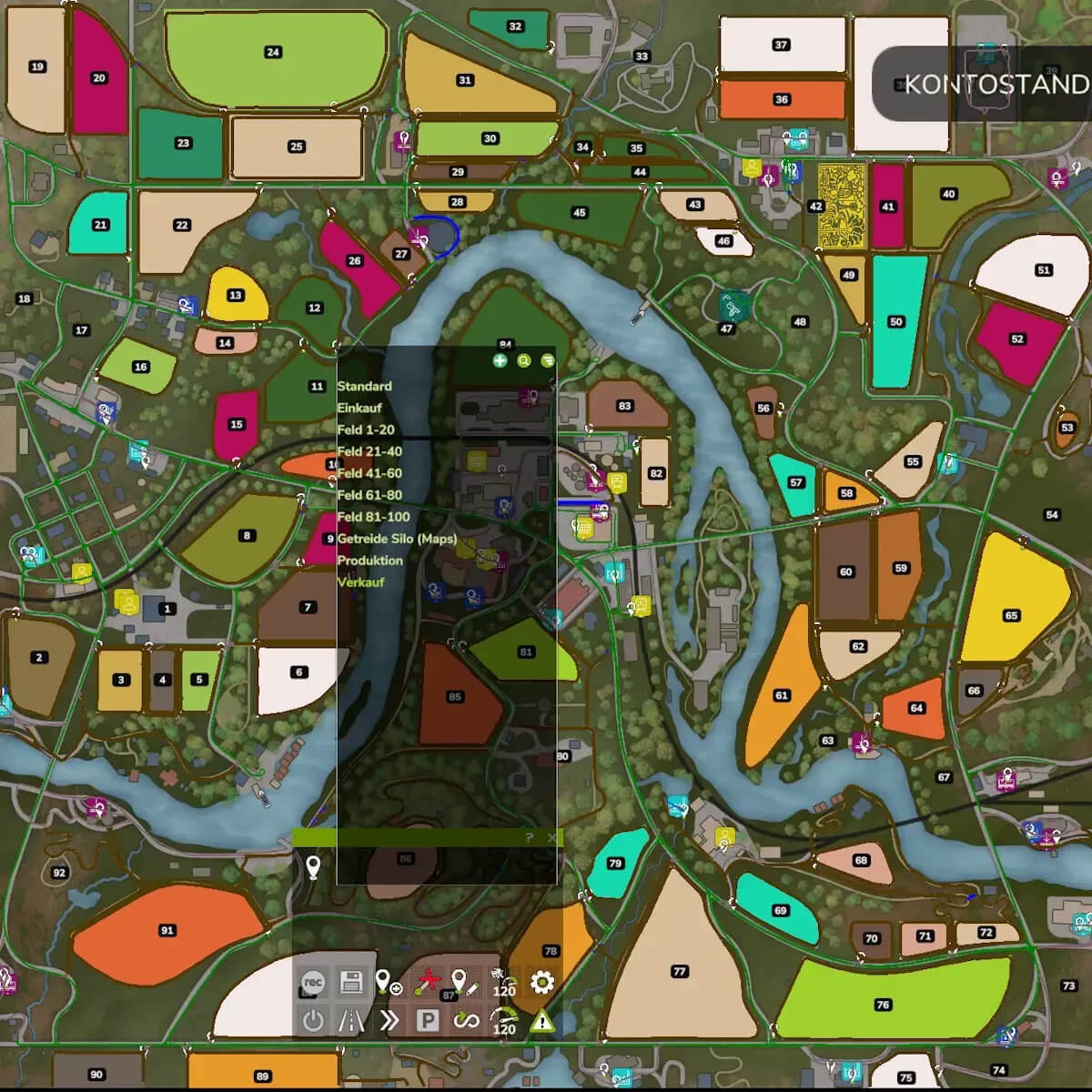Screen dimensions: 1092x1092
Task: Select the Feld 21-40 group
Action: tap(369, 451)
